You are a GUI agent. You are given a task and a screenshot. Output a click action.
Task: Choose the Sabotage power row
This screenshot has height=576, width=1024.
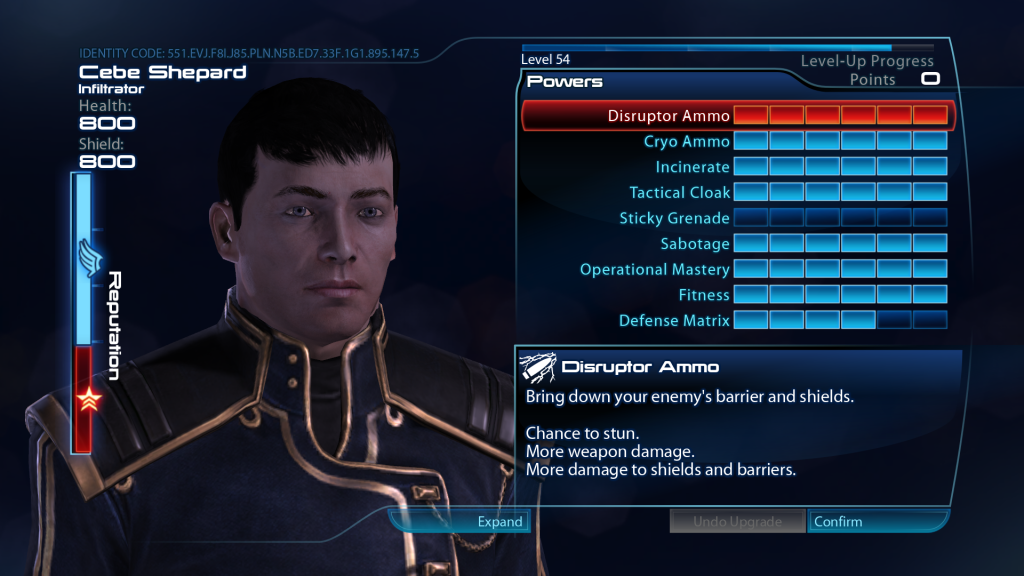pos(695,244)
